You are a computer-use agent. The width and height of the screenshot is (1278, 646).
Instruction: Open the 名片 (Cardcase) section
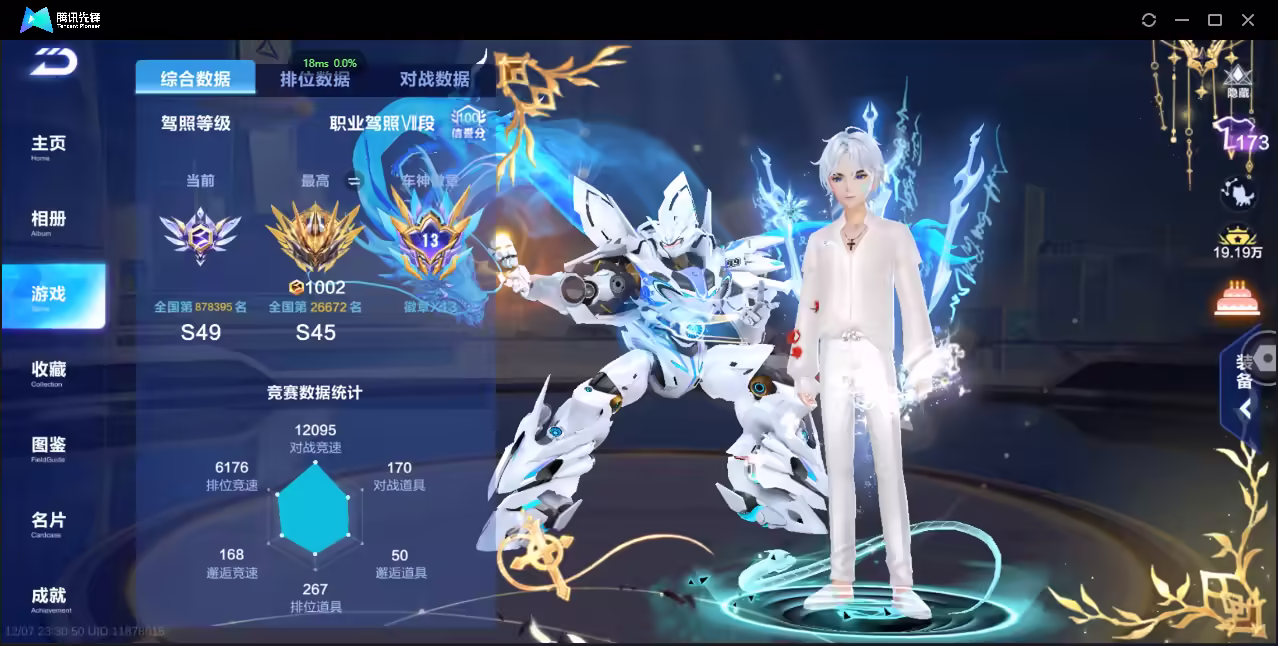[48, 522]
